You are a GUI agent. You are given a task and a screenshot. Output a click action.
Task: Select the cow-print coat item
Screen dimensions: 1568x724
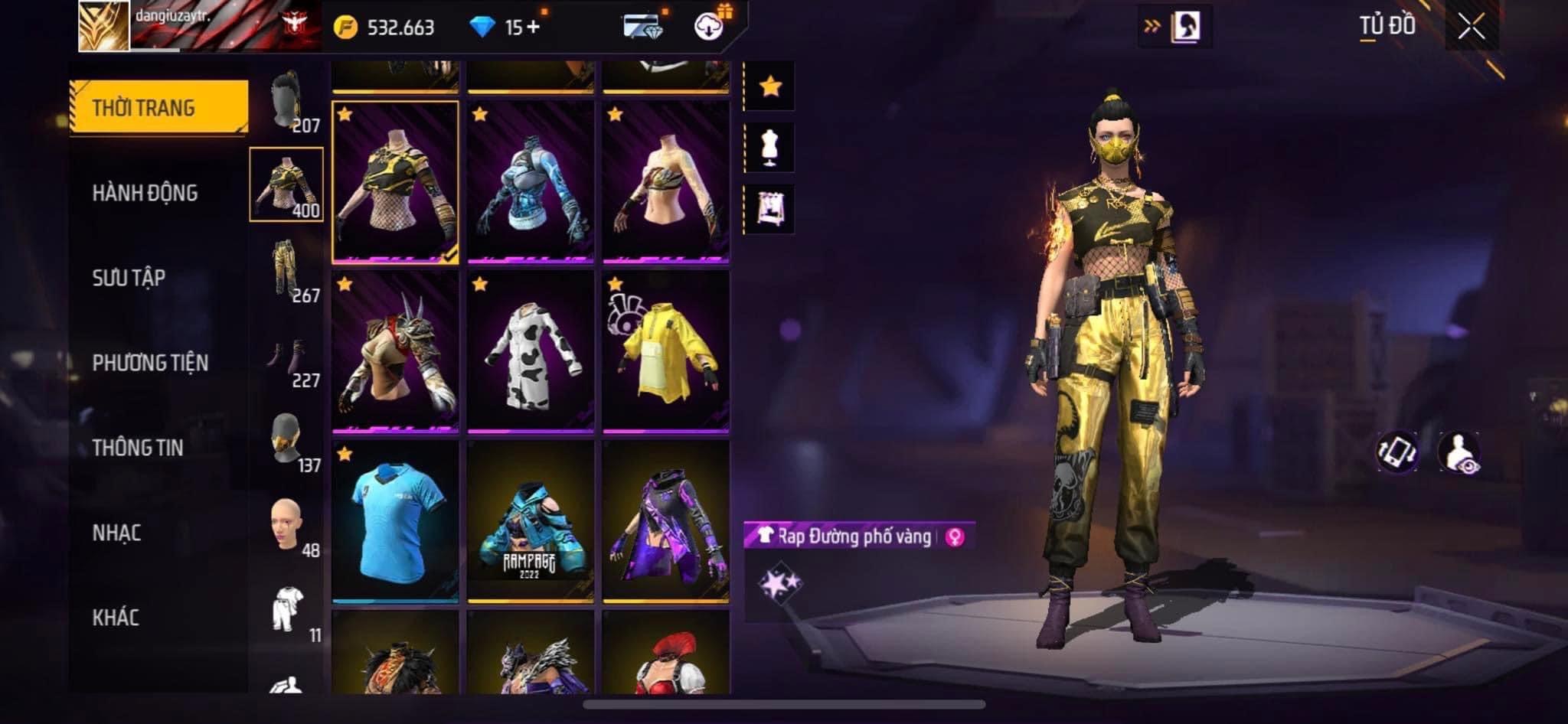point(530,352)
